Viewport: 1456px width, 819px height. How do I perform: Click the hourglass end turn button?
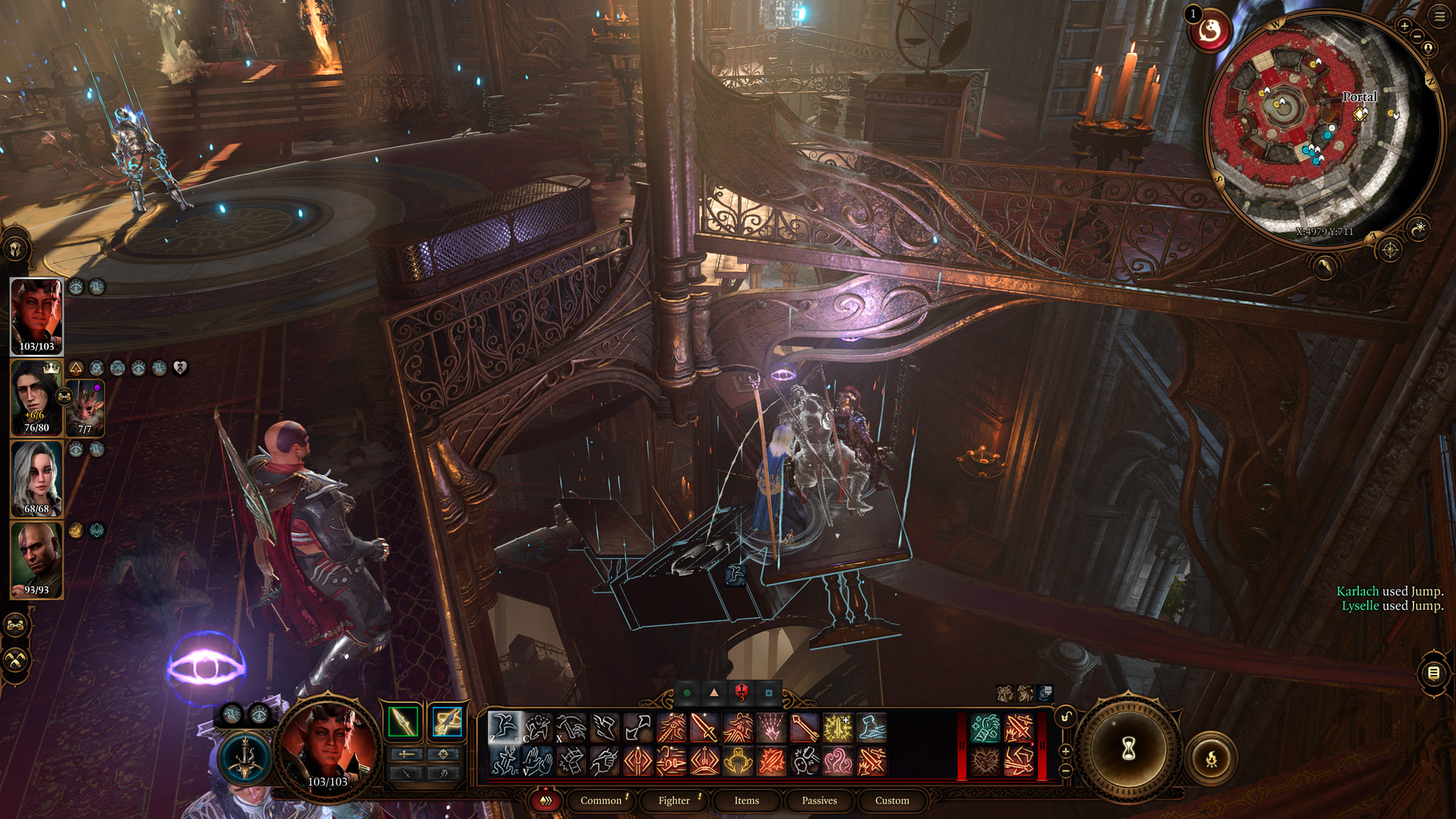pos(1128,750)
